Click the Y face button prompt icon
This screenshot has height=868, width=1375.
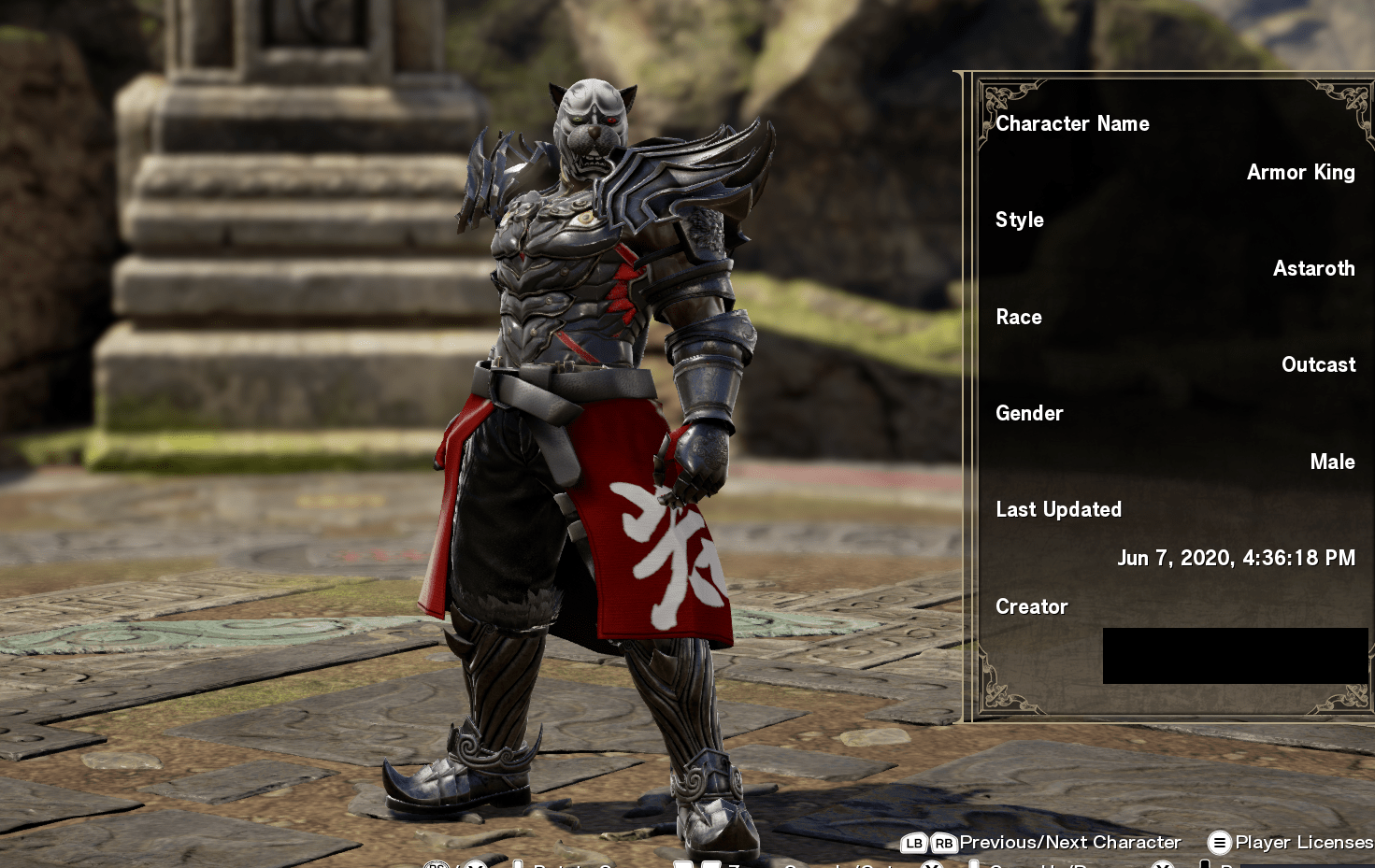tap(932, 865)
